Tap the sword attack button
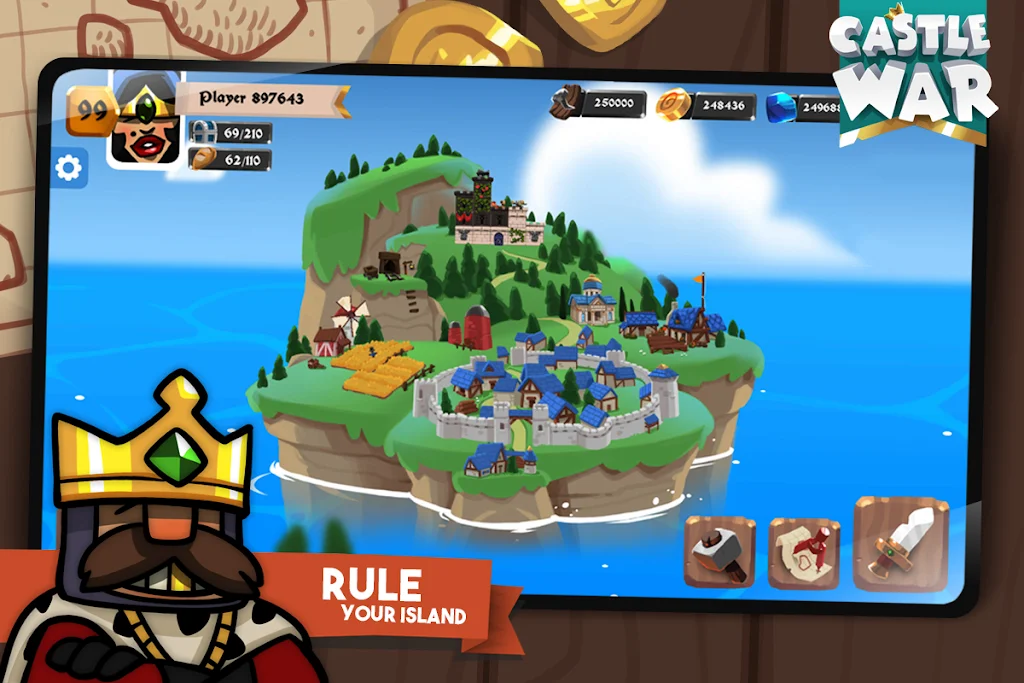The width and height of the screenshot is (1024, 683). click(x=900, y=545)
